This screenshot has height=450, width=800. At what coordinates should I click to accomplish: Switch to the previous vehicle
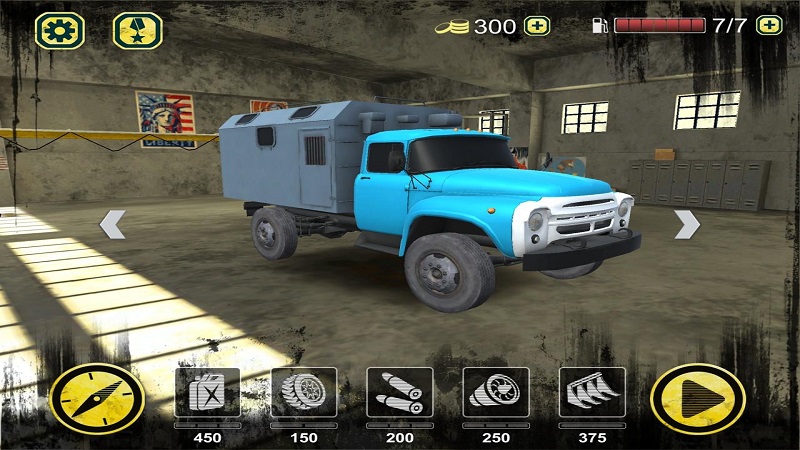[x=113, y=225]
